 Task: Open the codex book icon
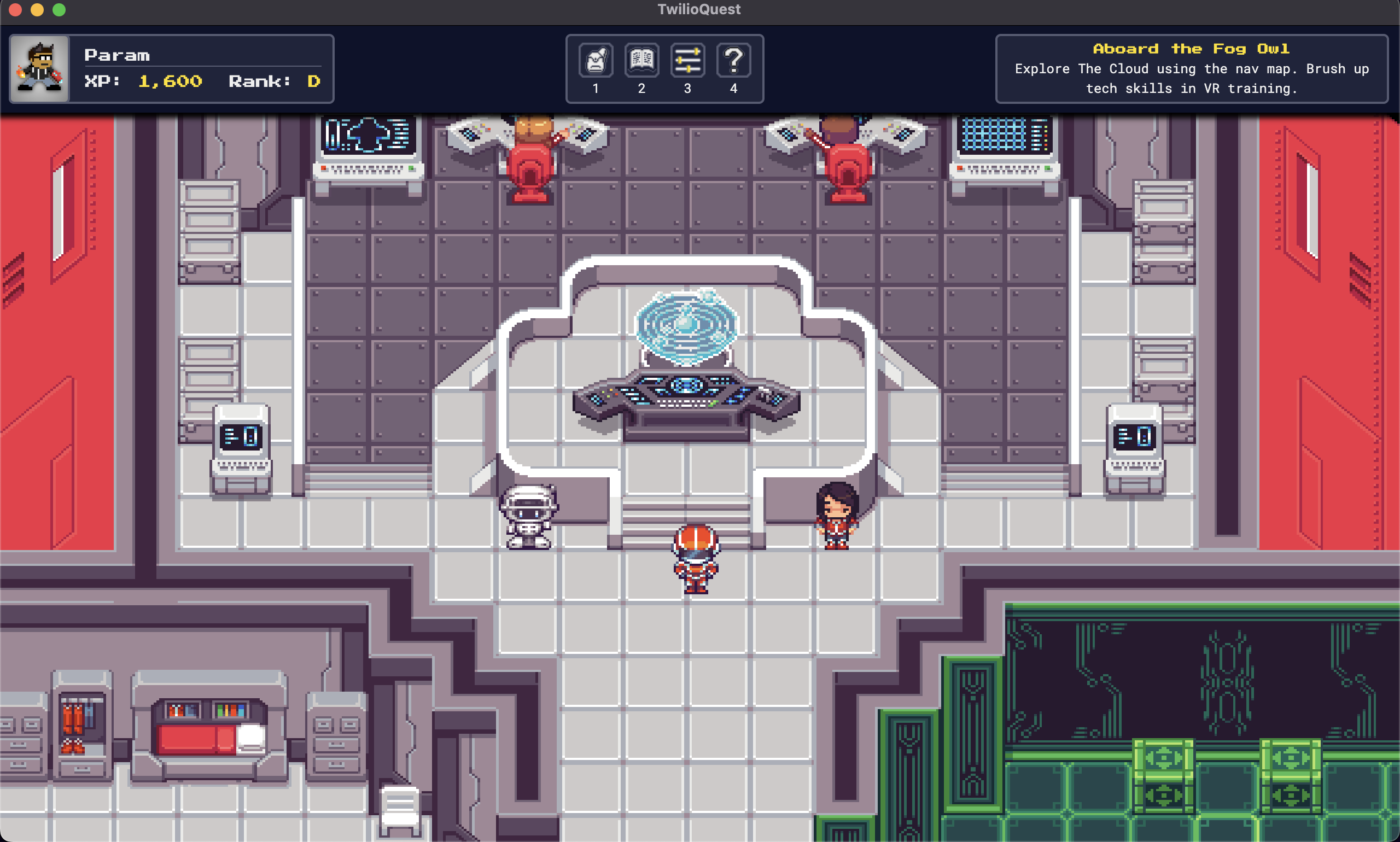pos(642,59)
